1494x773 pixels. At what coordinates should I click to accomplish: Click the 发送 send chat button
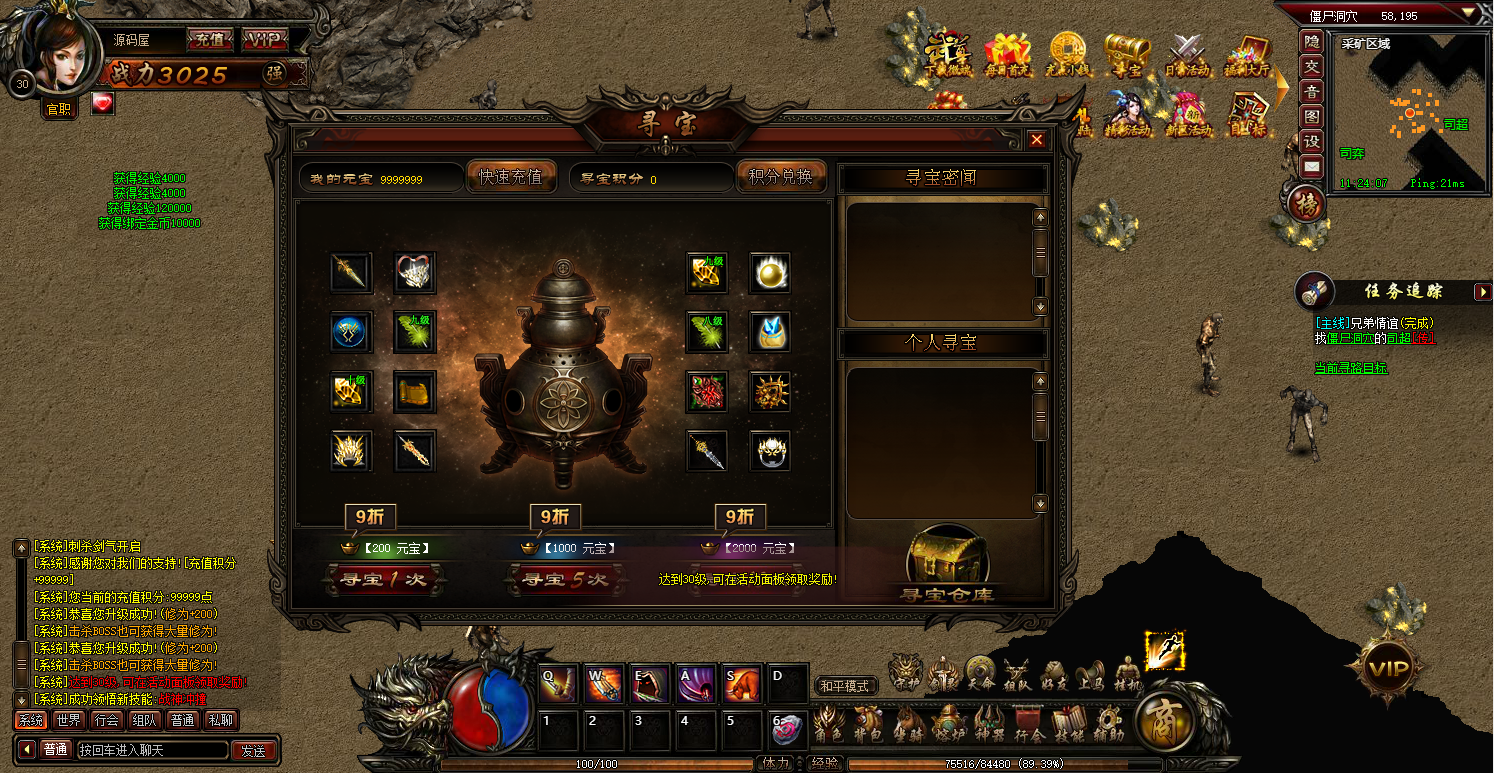click(x=254, y=750)
